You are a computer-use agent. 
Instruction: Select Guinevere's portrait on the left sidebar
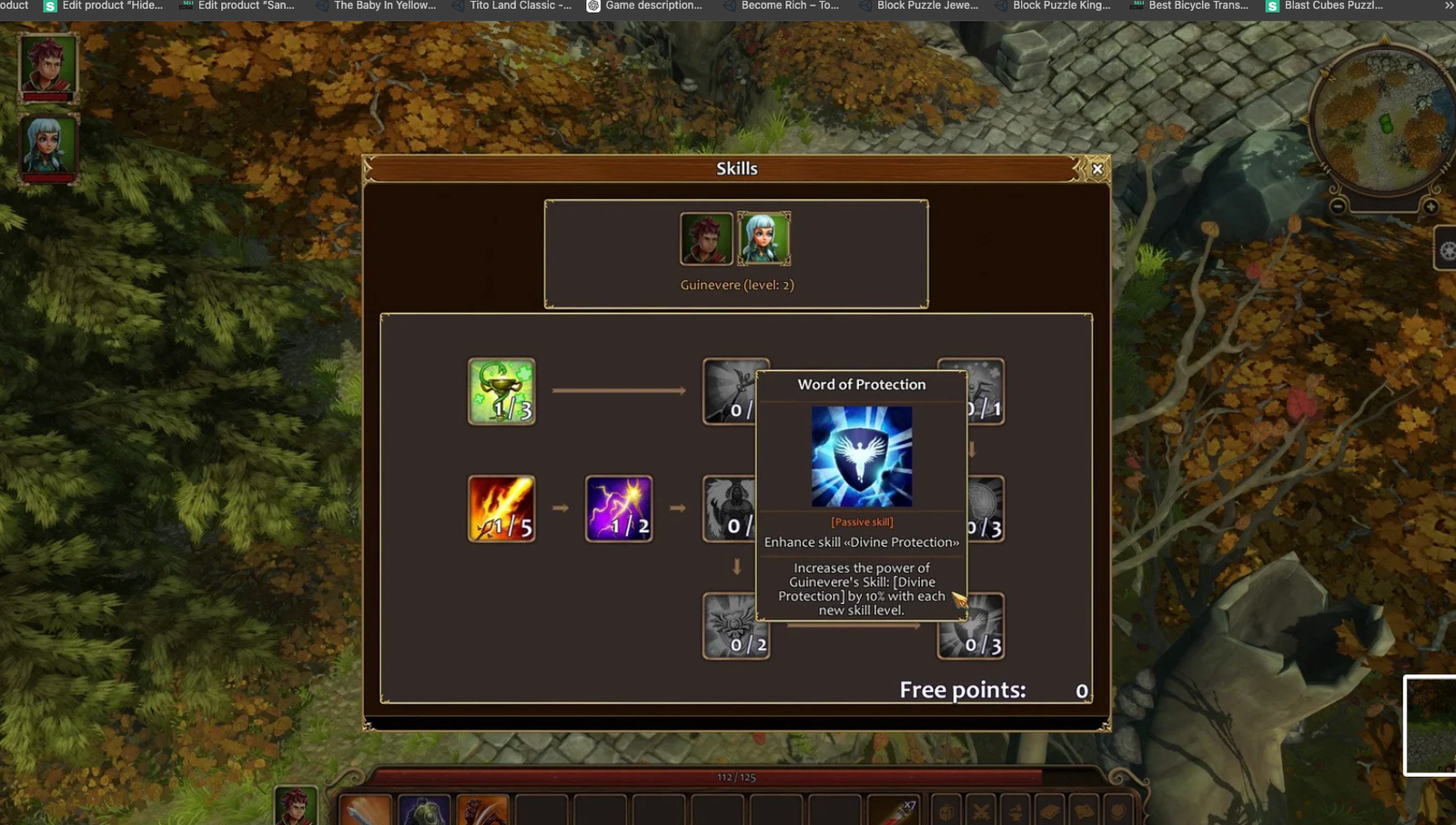[x=47, y=146]
